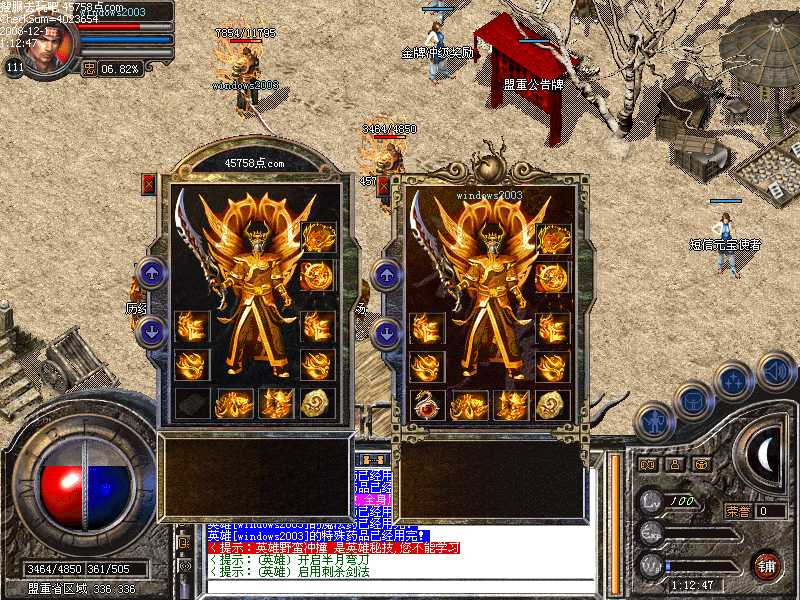
Task: Open the character status round button
Action: coord(654,423)
